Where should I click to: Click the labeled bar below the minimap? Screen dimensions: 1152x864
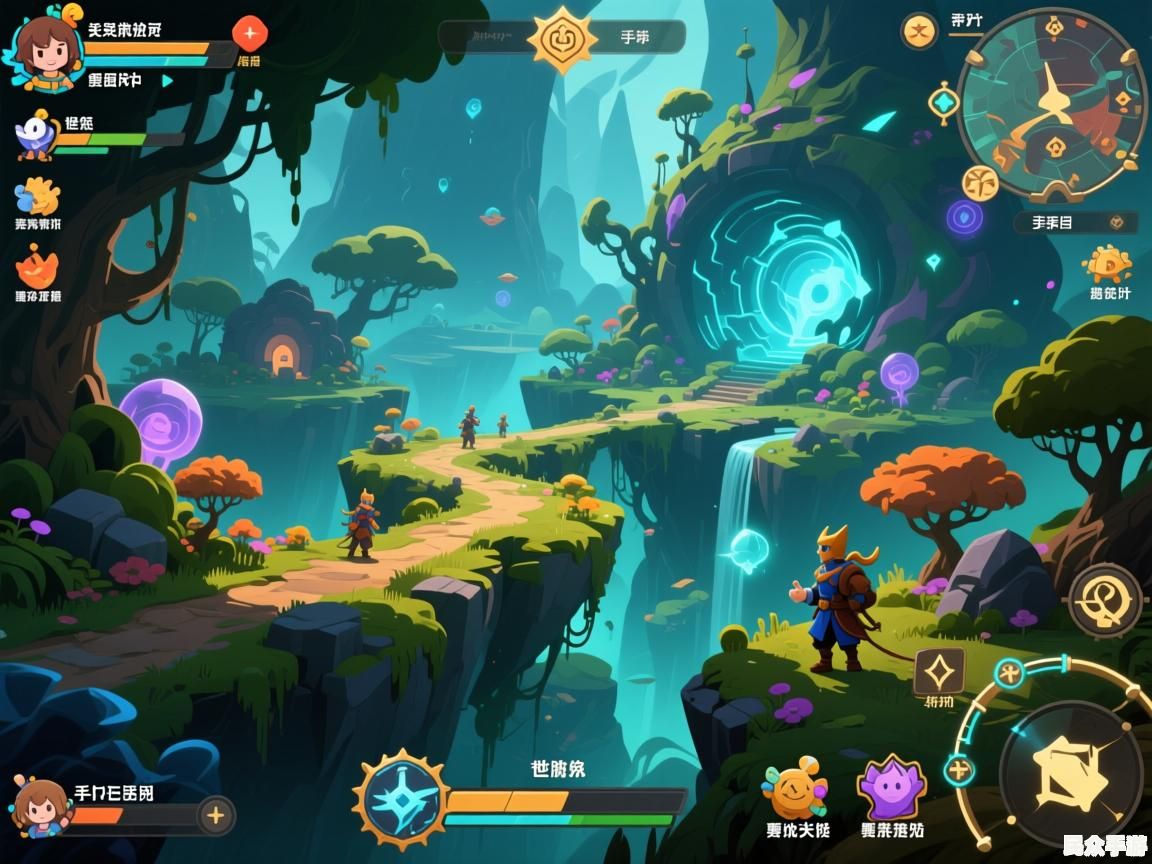(1075, 222)
